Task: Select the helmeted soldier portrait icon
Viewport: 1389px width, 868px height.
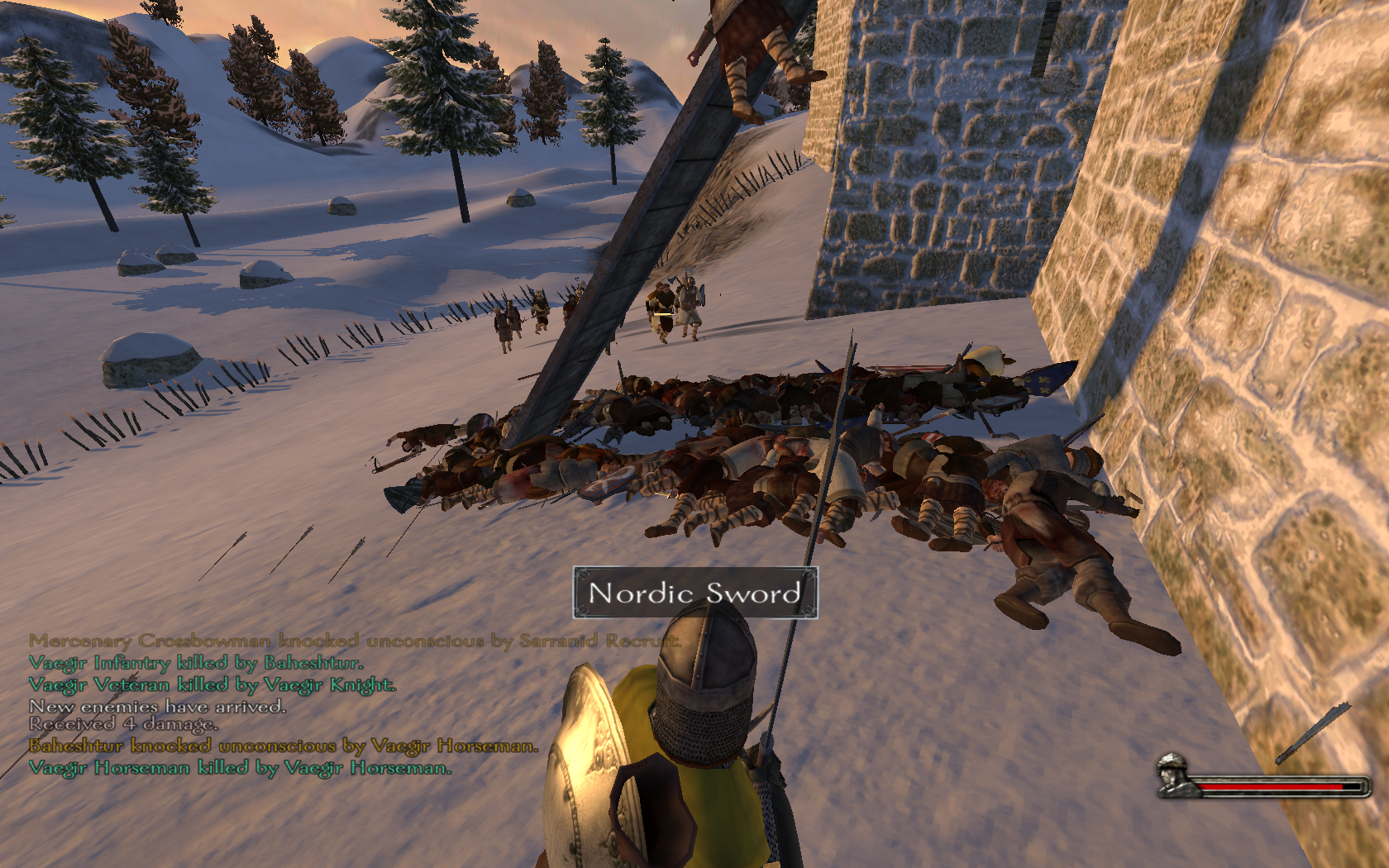Action: [1175, 775]
